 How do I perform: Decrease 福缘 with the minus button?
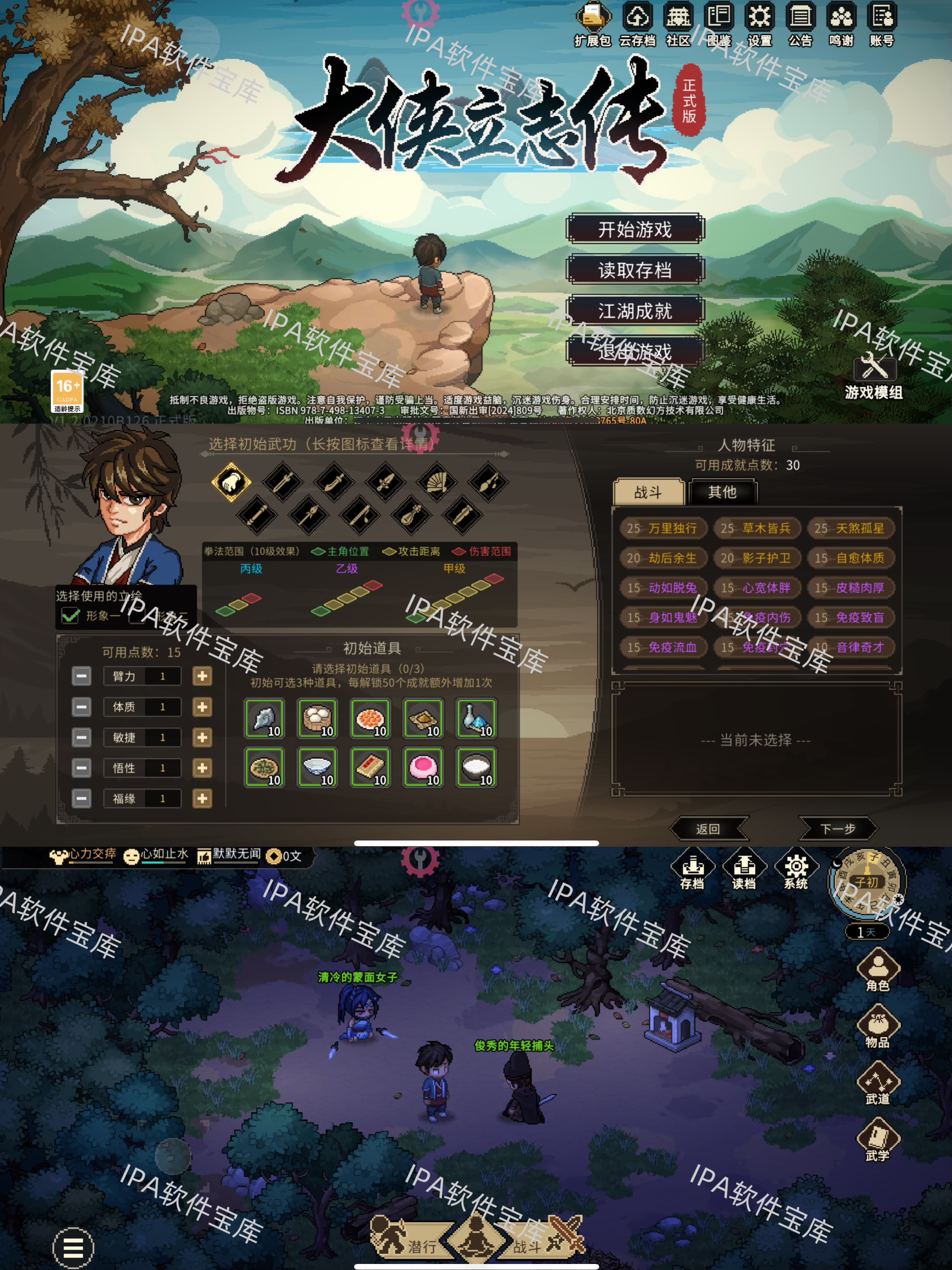81,799
